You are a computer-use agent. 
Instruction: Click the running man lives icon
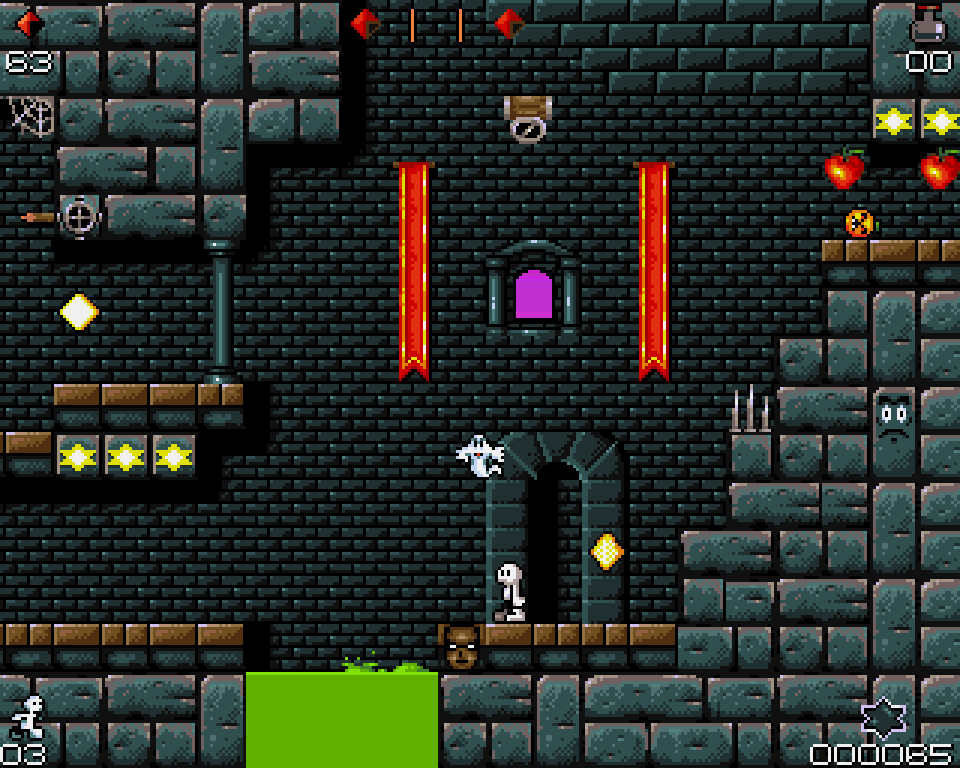click(x=30, y=717)
